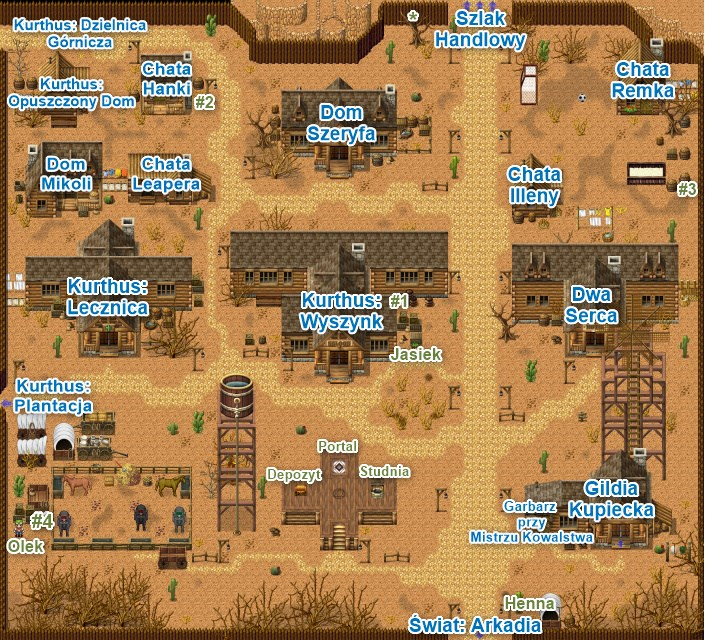Open the Chata Remka location label
The image size is (723, 640).
(643, 80)
